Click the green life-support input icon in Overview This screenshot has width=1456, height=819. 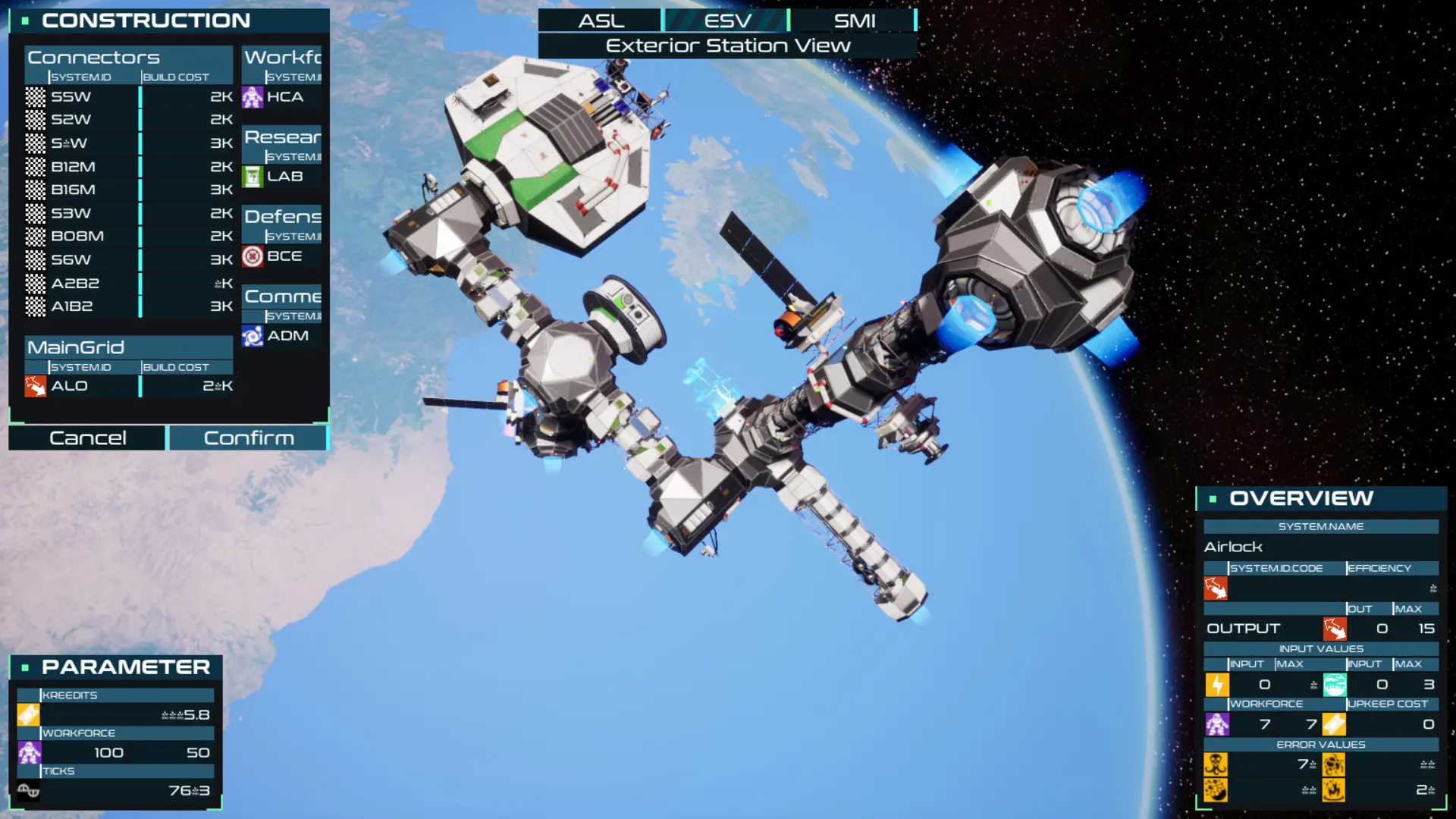pos(1335,683)
